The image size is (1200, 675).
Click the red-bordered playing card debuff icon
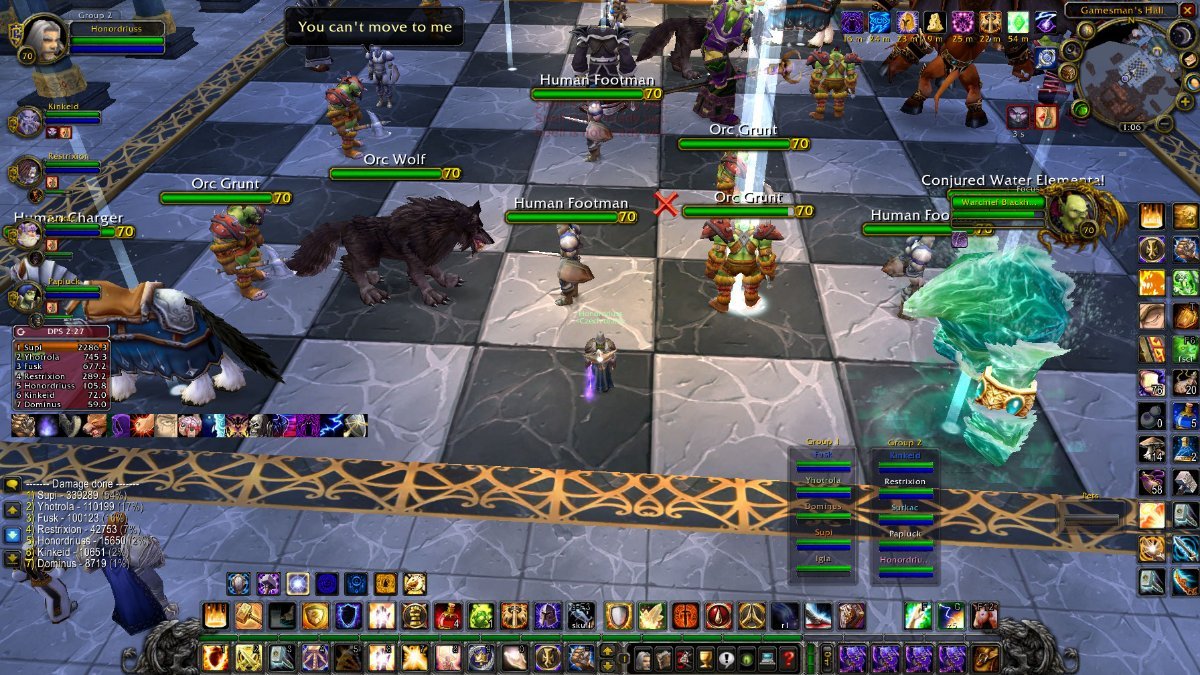pyautogui.click(x=1045, y=117)
